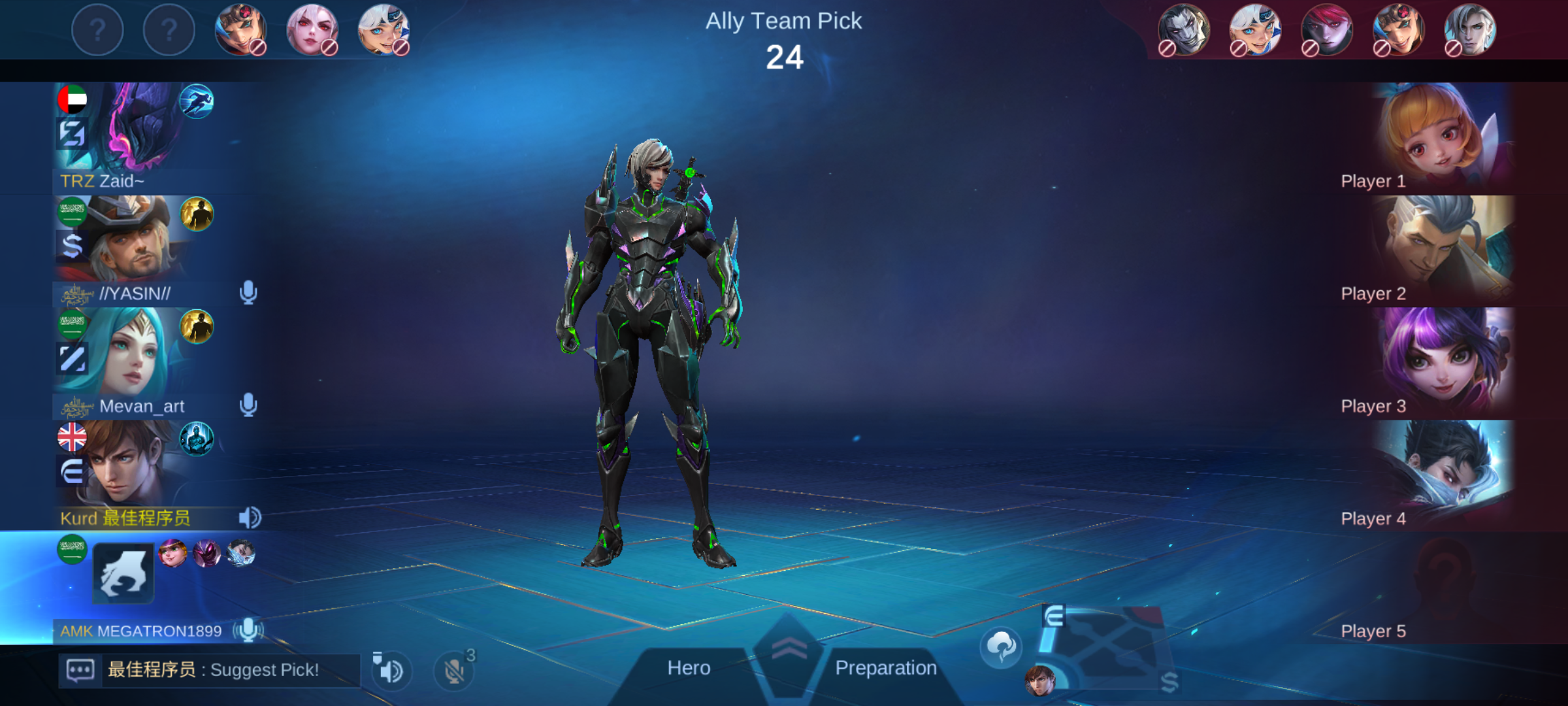Toggle //YASIN// microphone icon
The width and height of the screenshot is (1568, 706).
tap(248, 293)
